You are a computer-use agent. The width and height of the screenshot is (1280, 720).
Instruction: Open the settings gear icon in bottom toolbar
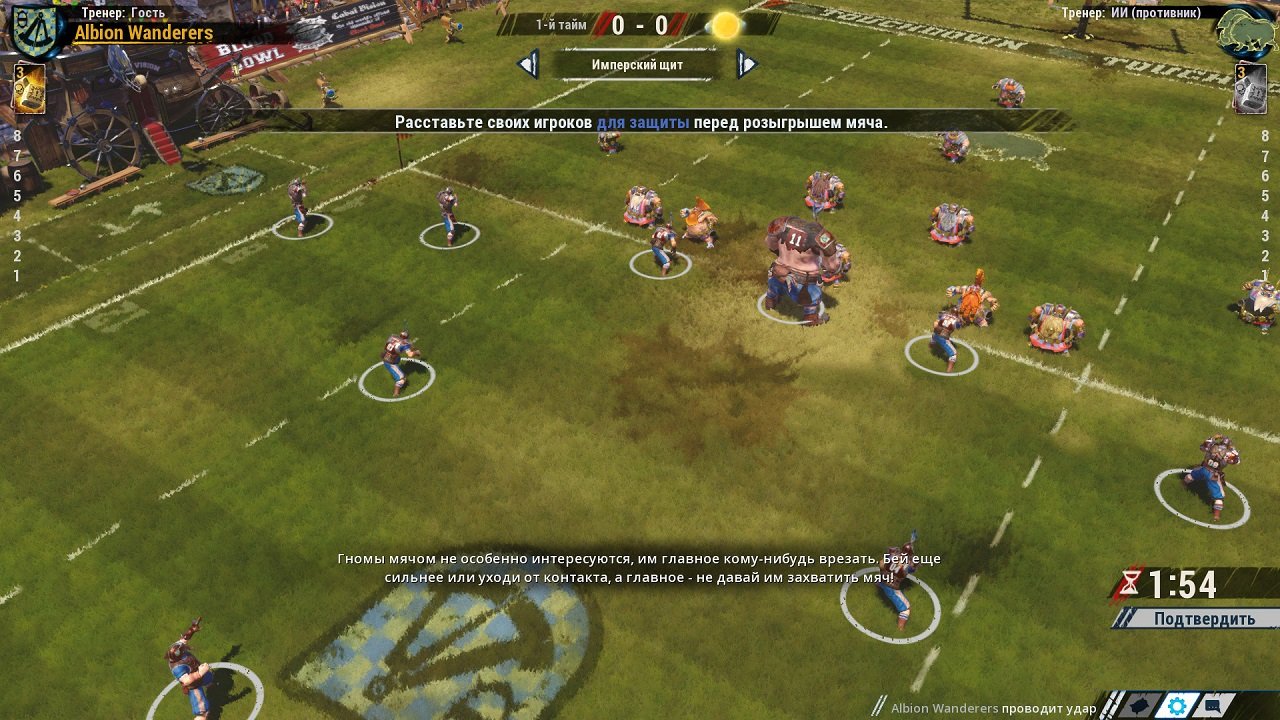pyautogui.click(x=1177, y=705)
